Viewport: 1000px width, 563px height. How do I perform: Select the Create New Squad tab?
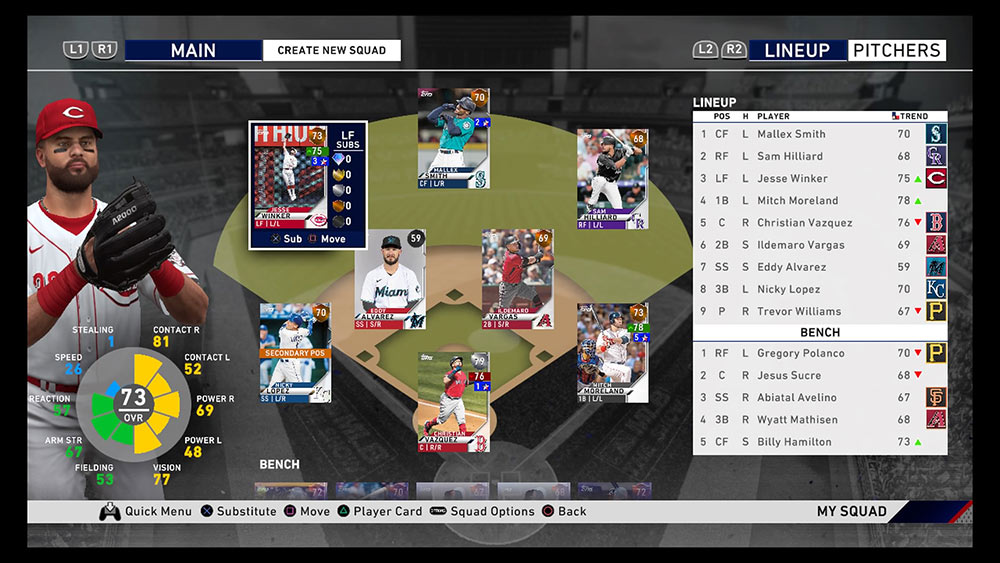coord(331,50)
